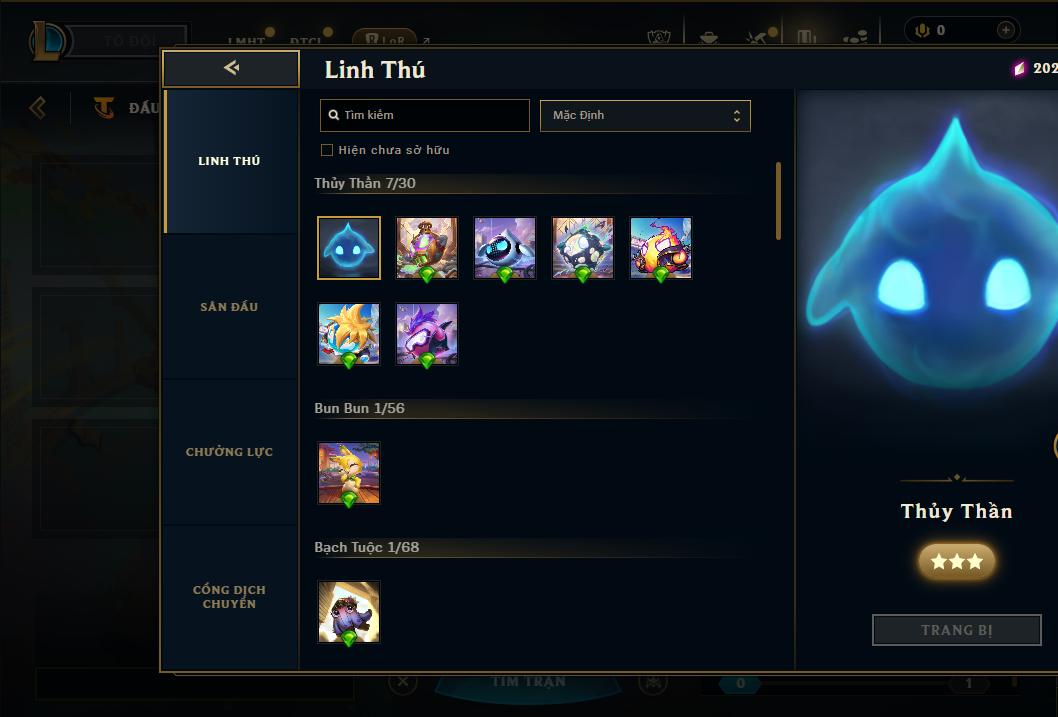Select the Chưởng Lực tab
This screenshot has height=717, width=1058.
[x=229, y=452]
